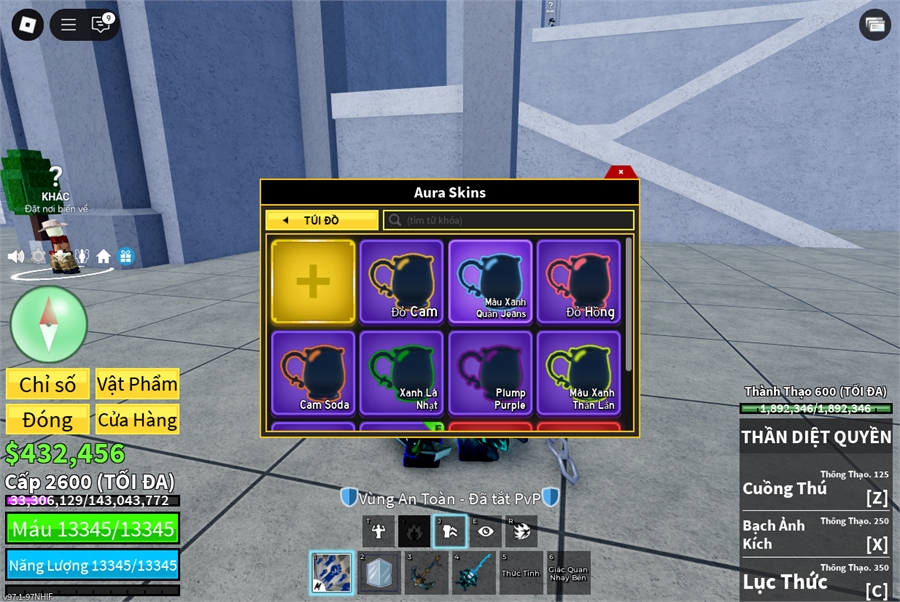Go back to Túi Đồ inventory
The width and height of the screenshot is (900, 602).
coord(322,220)
